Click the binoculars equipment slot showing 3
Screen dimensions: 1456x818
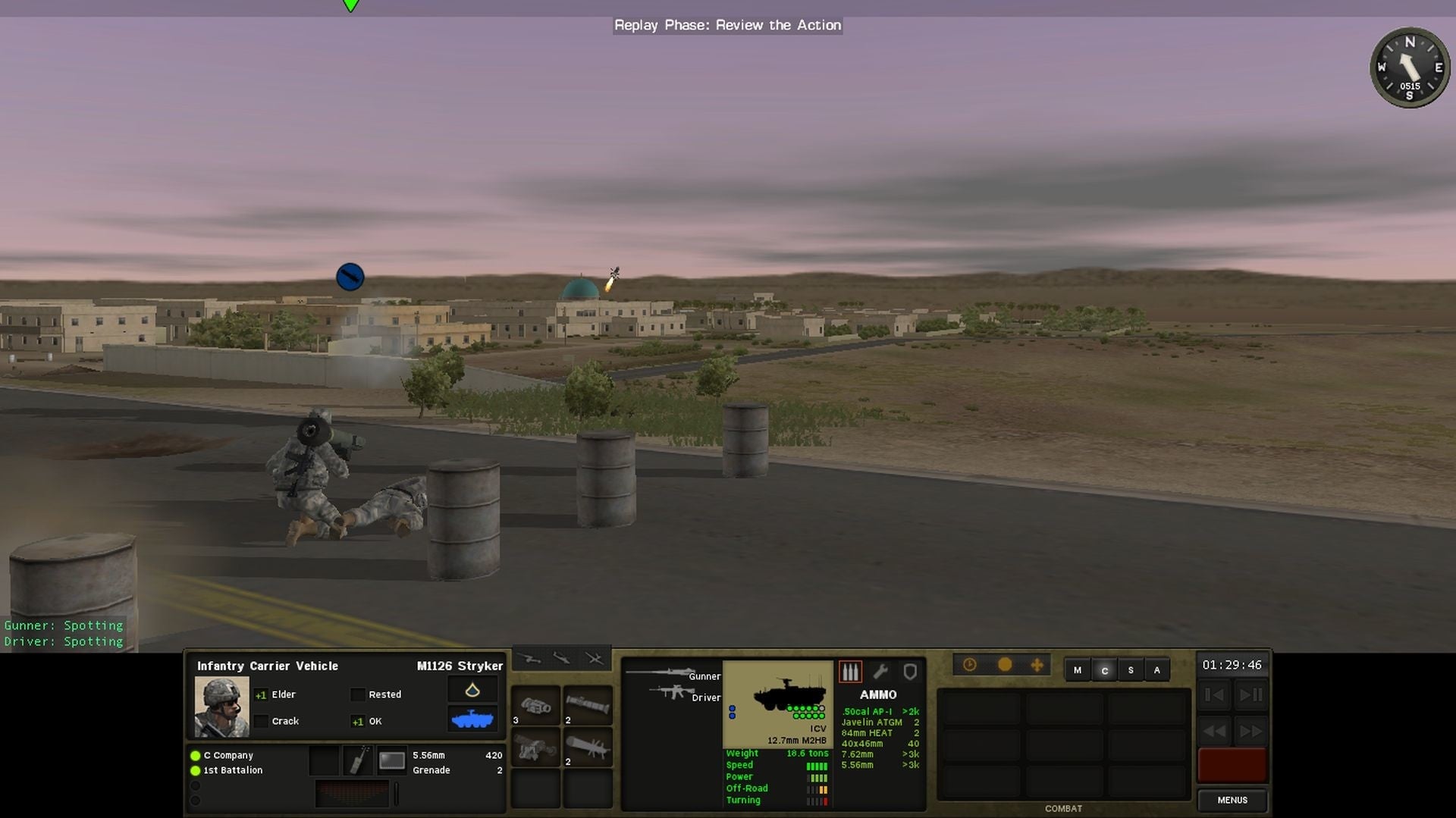point(536,705)
